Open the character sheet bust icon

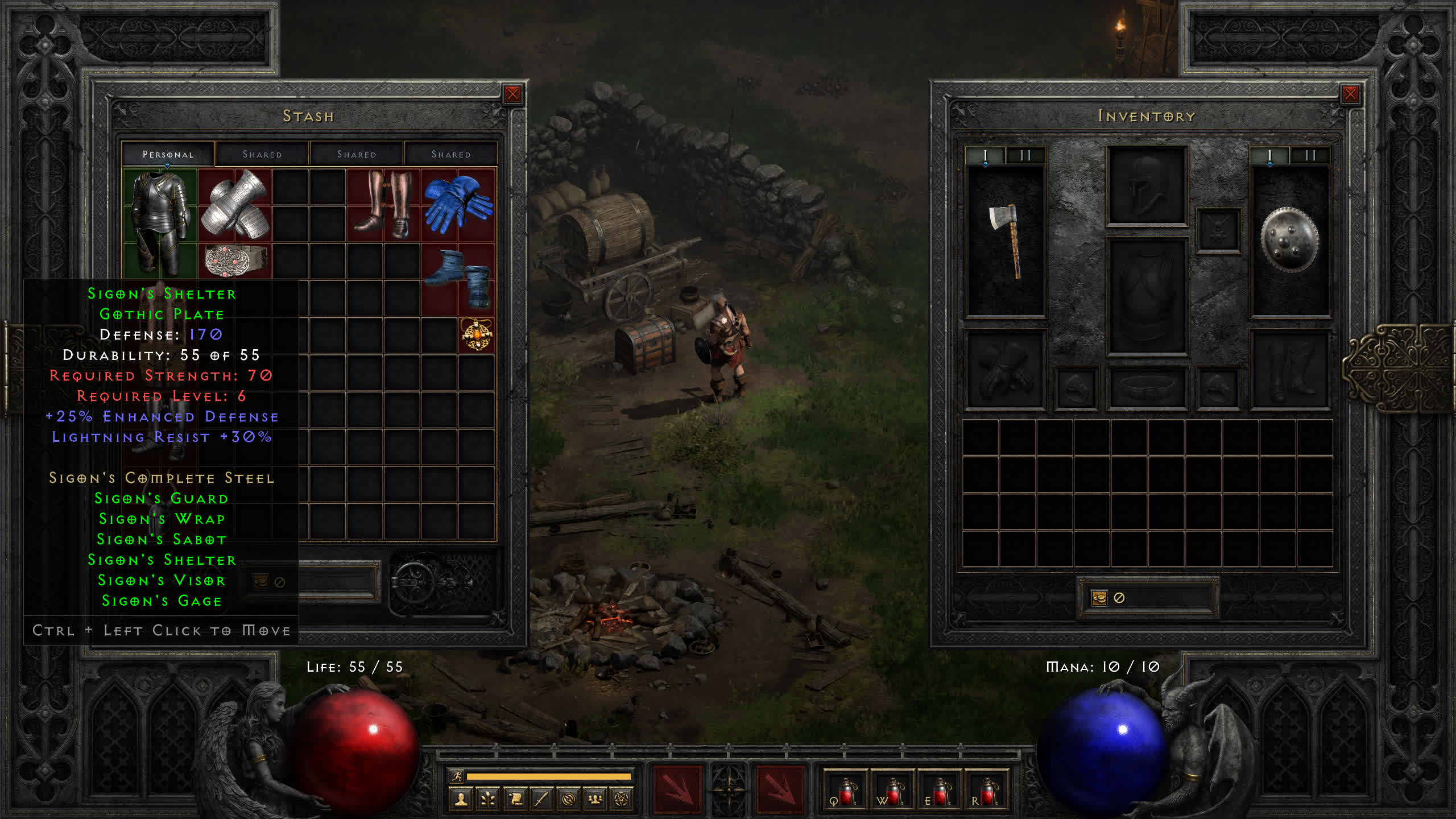point(461,800)
